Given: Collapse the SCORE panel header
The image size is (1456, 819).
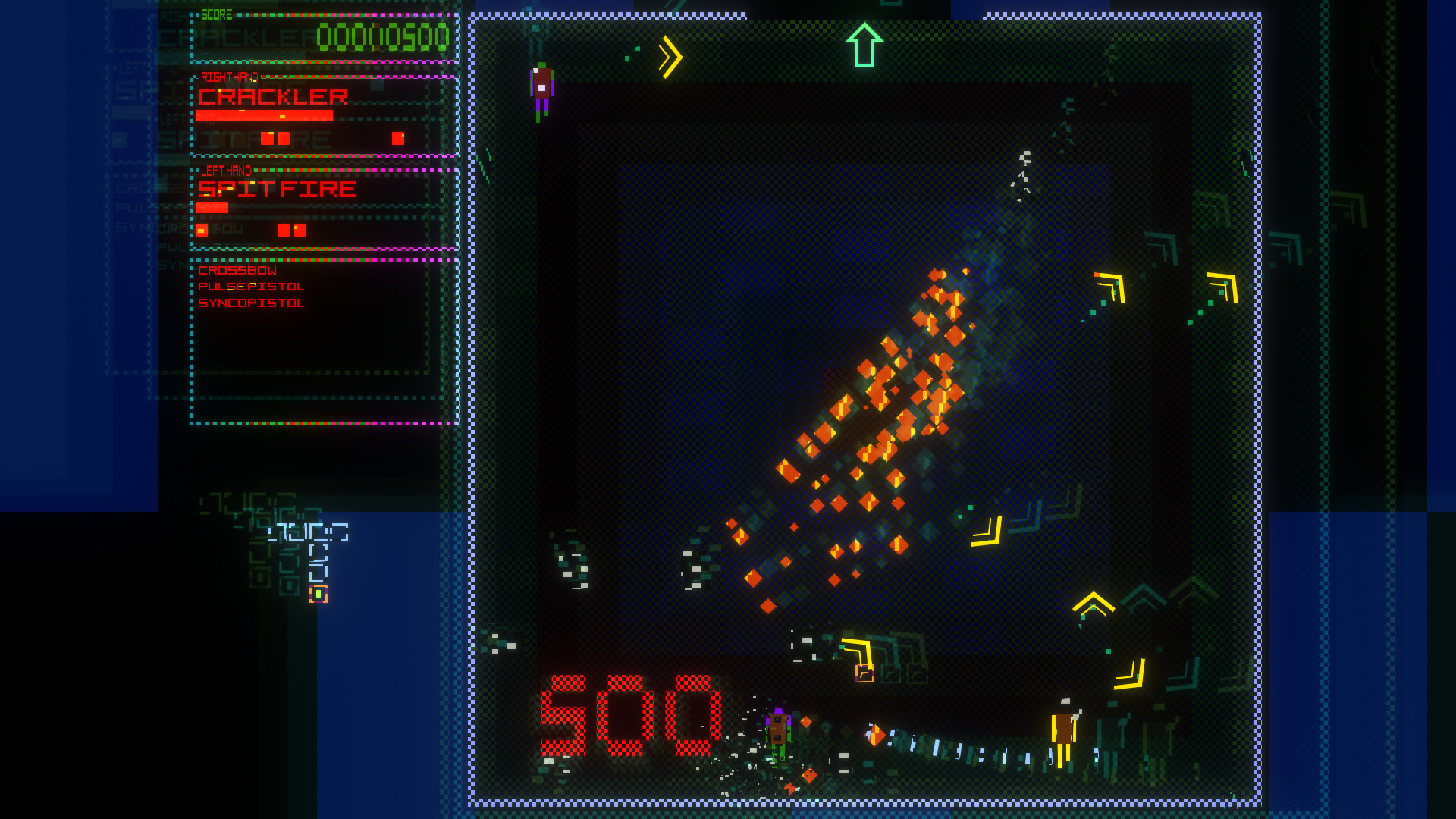Looking at the screenshot, I should pos(218,13).
